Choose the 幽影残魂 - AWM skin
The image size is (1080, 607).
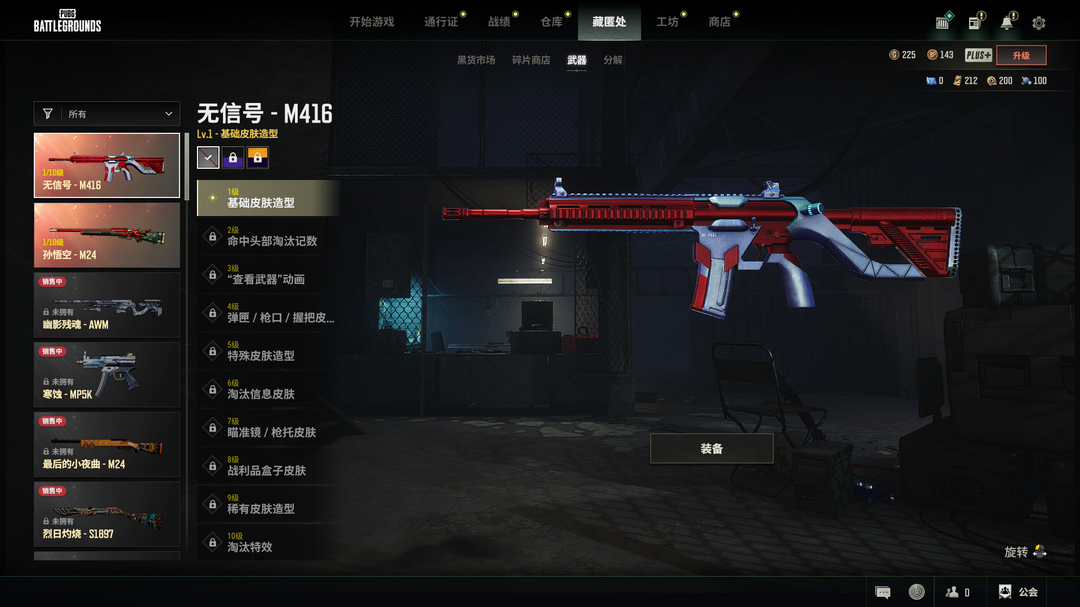point(107,305)
